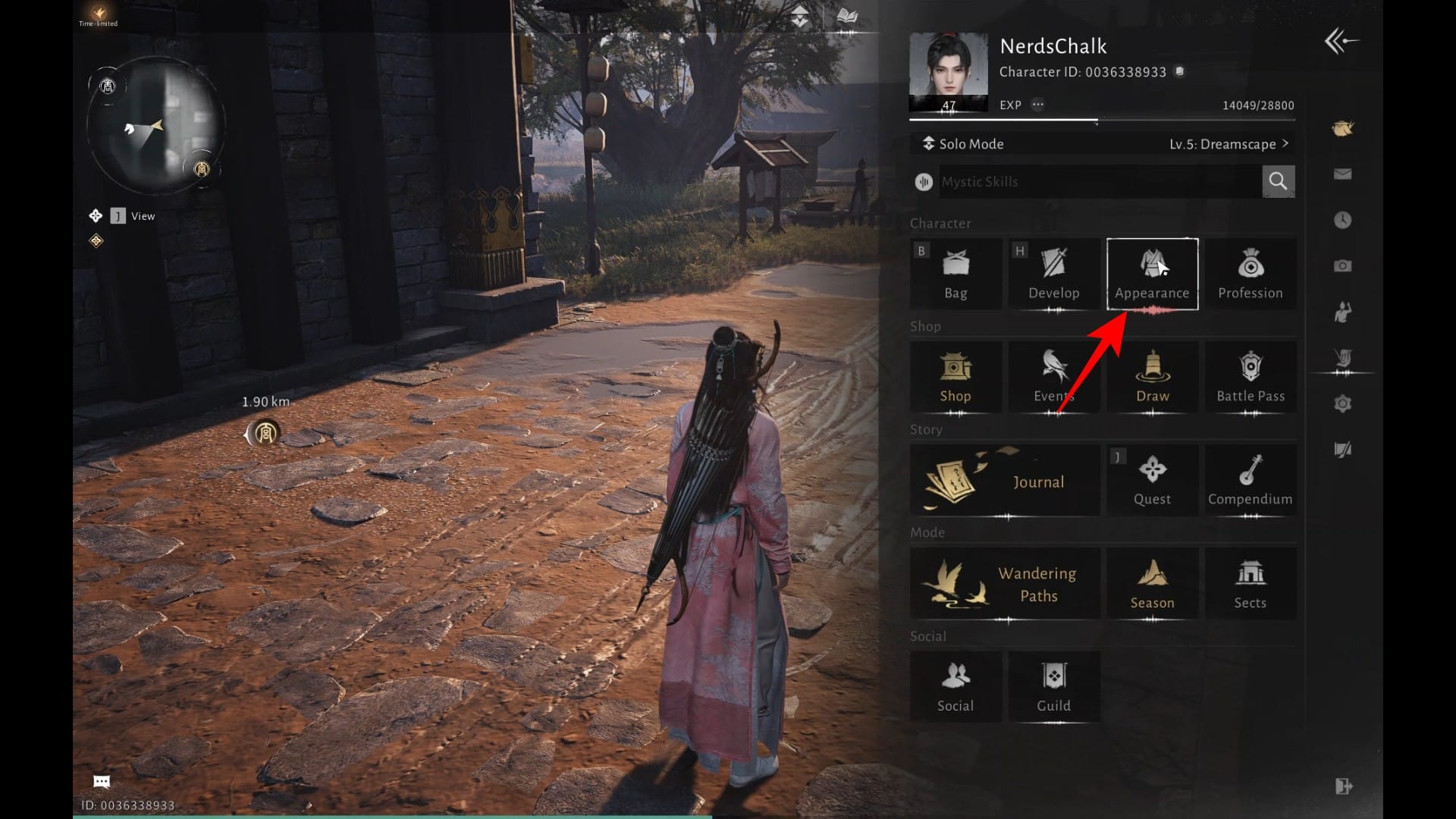Open the Shop tile
The width and height of the screenshot is (1456, 819).
tap(955, 377)
